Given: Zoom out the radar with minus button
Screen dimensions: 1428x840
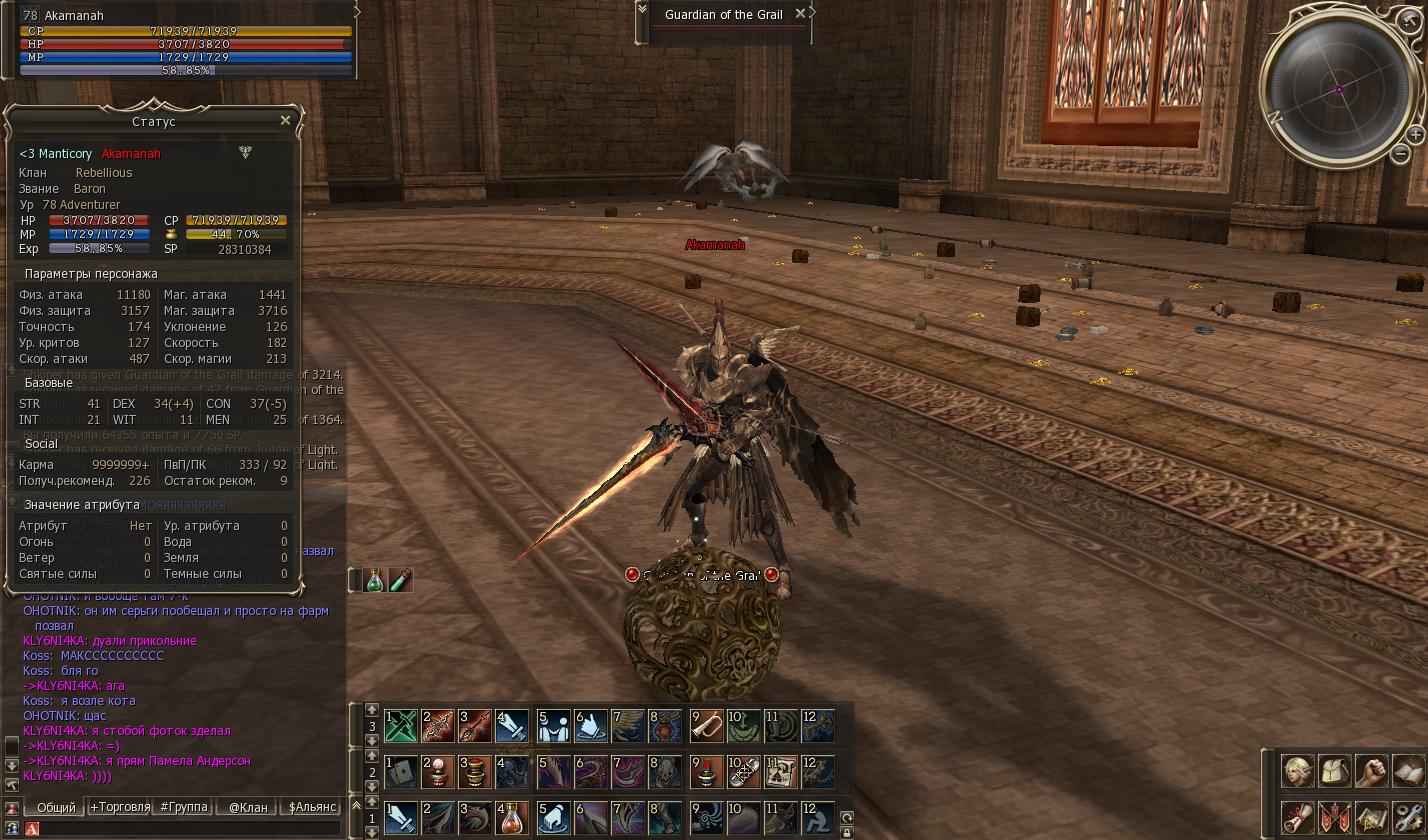Looking at the screenshot, I should pos(1400,153).
